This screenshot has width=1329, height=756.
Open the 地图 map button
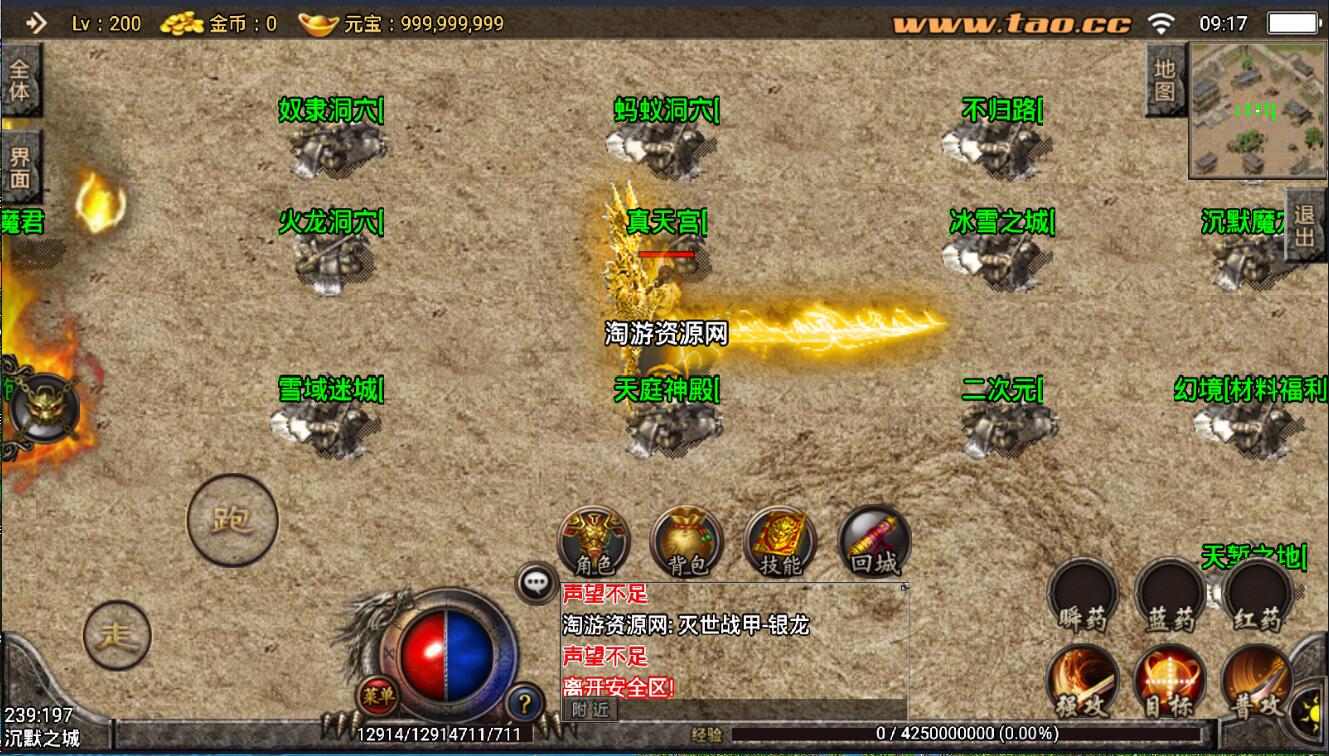[x=1165, y=81]
